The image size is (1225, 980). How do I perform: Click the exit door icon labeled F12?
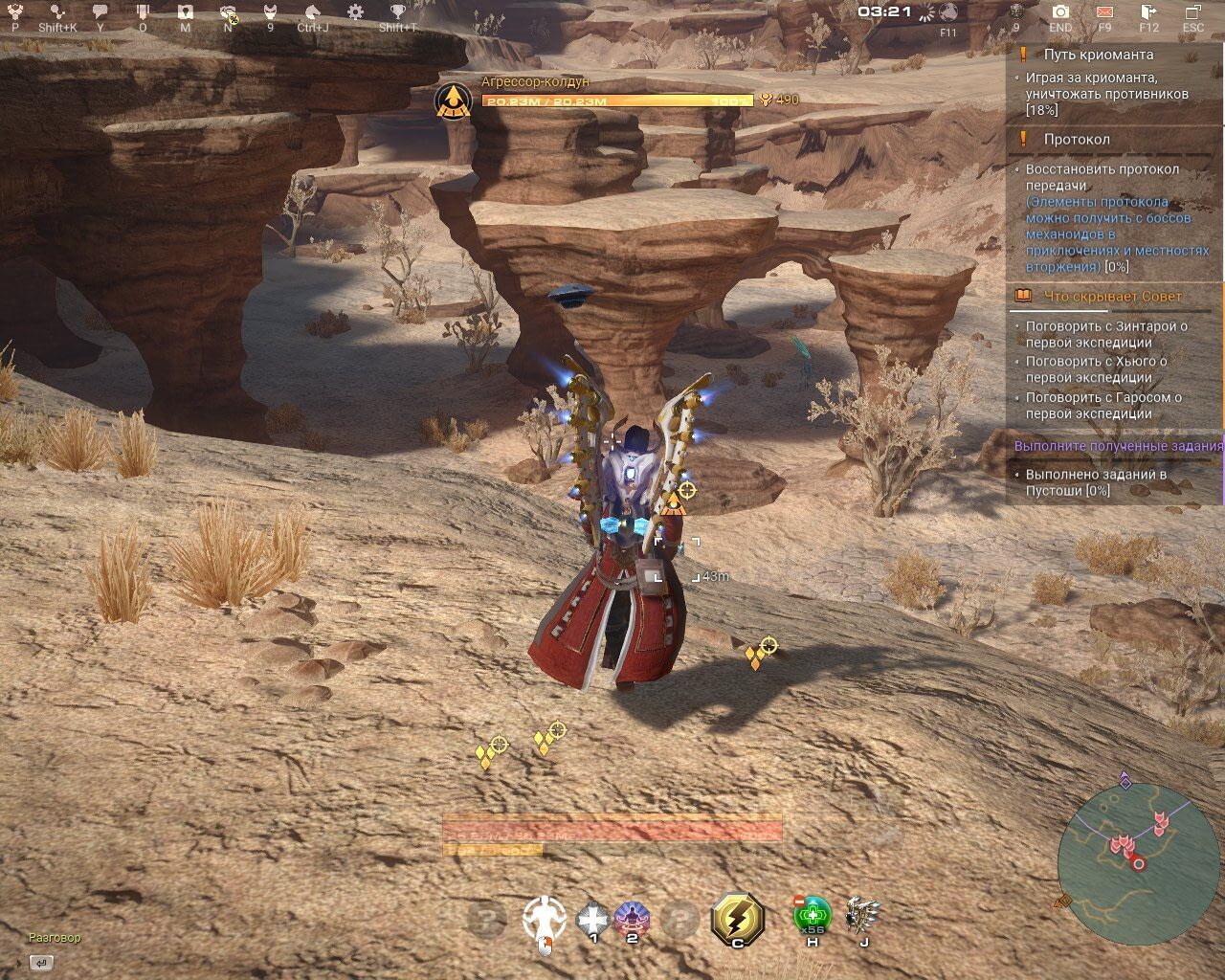[1147, 12]
